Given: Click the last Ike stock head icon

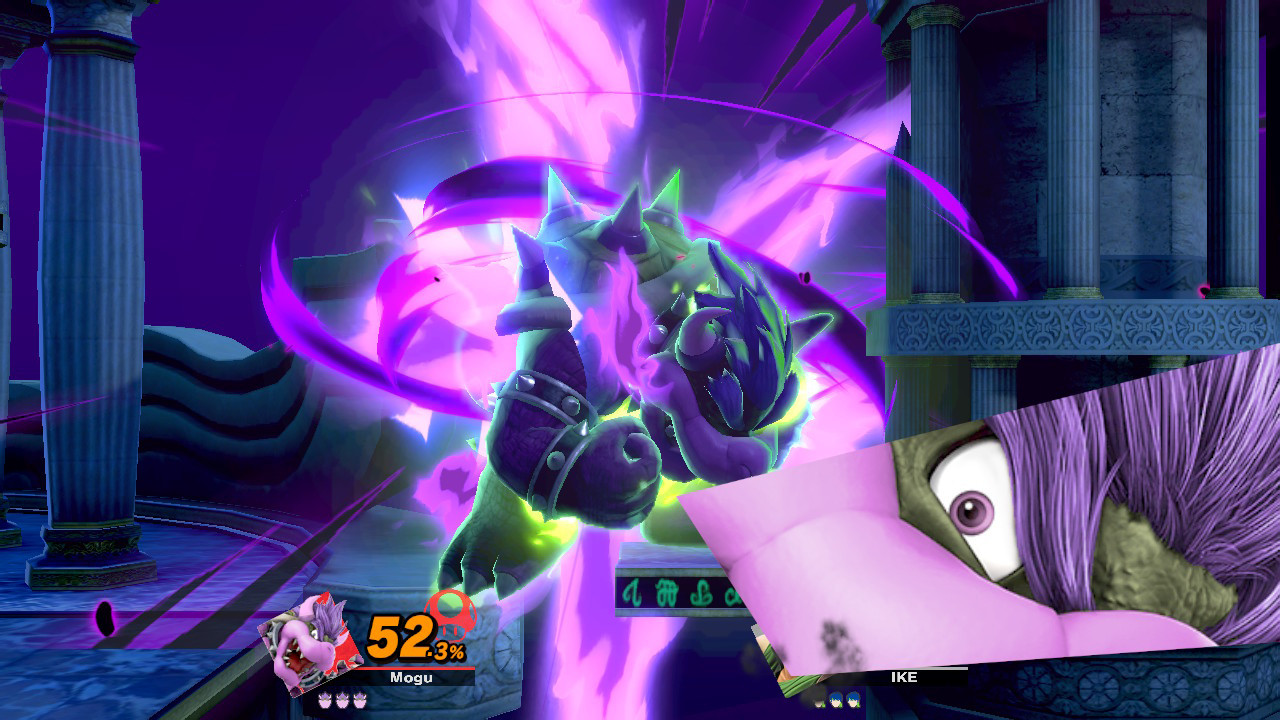Looking at the screenshot, I should [x=853, y=699].
